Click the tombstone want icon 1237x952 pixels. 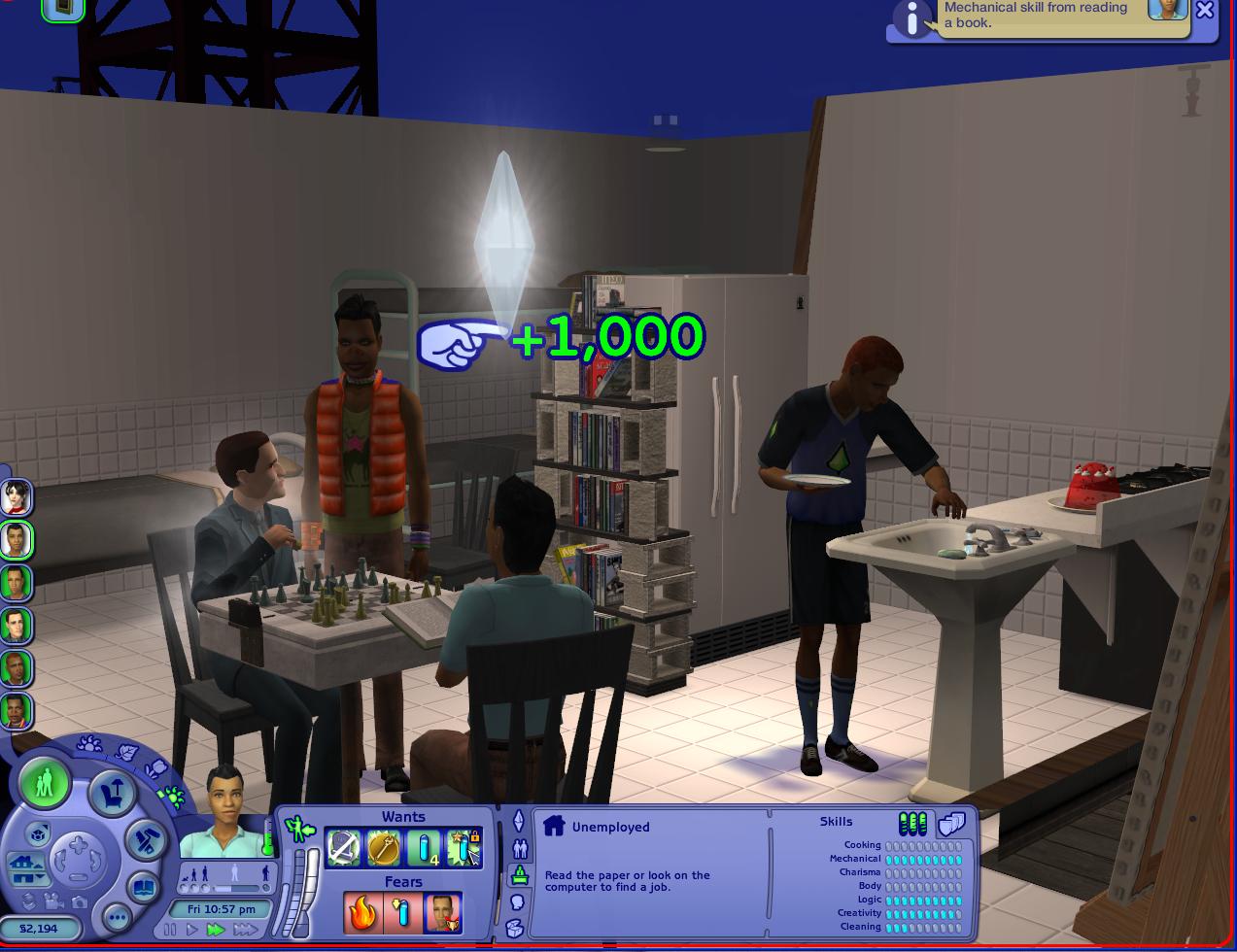pyautogui.click(x=344, y=848)
